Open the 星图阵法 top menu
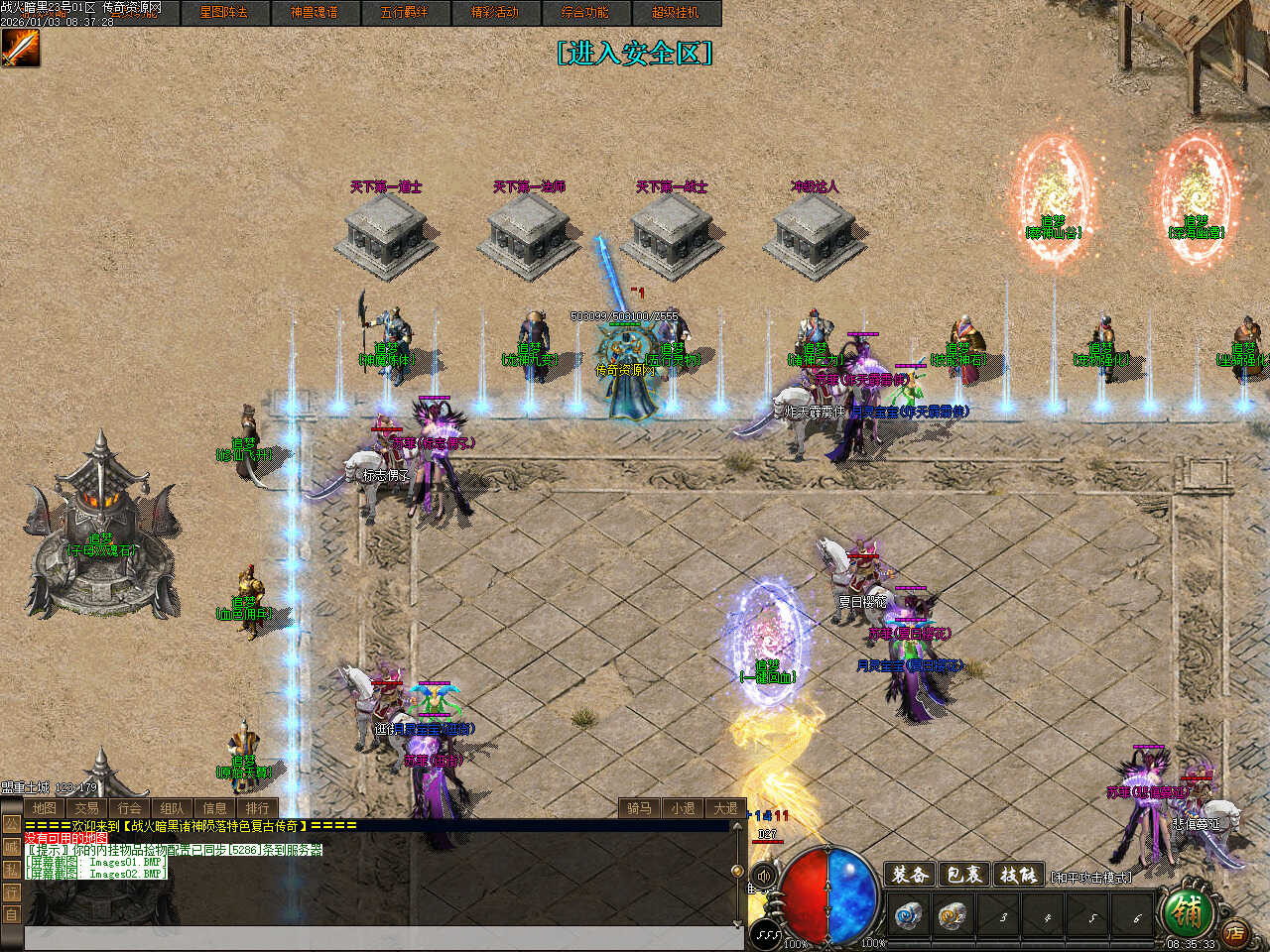Viewport: 1270px width, 952px height. 224,13
